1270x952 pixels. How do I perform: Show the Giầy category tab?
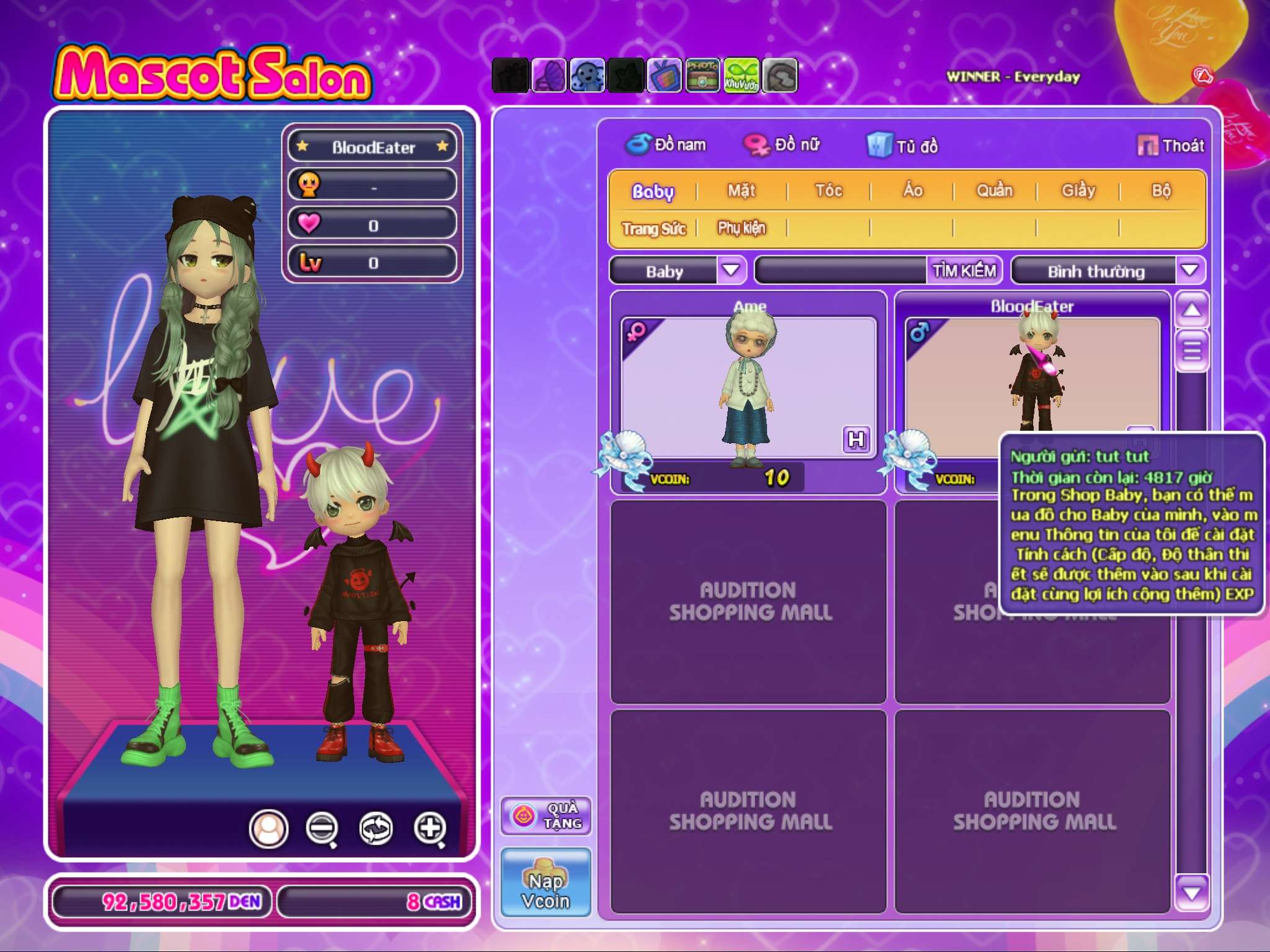[1078, 191]
